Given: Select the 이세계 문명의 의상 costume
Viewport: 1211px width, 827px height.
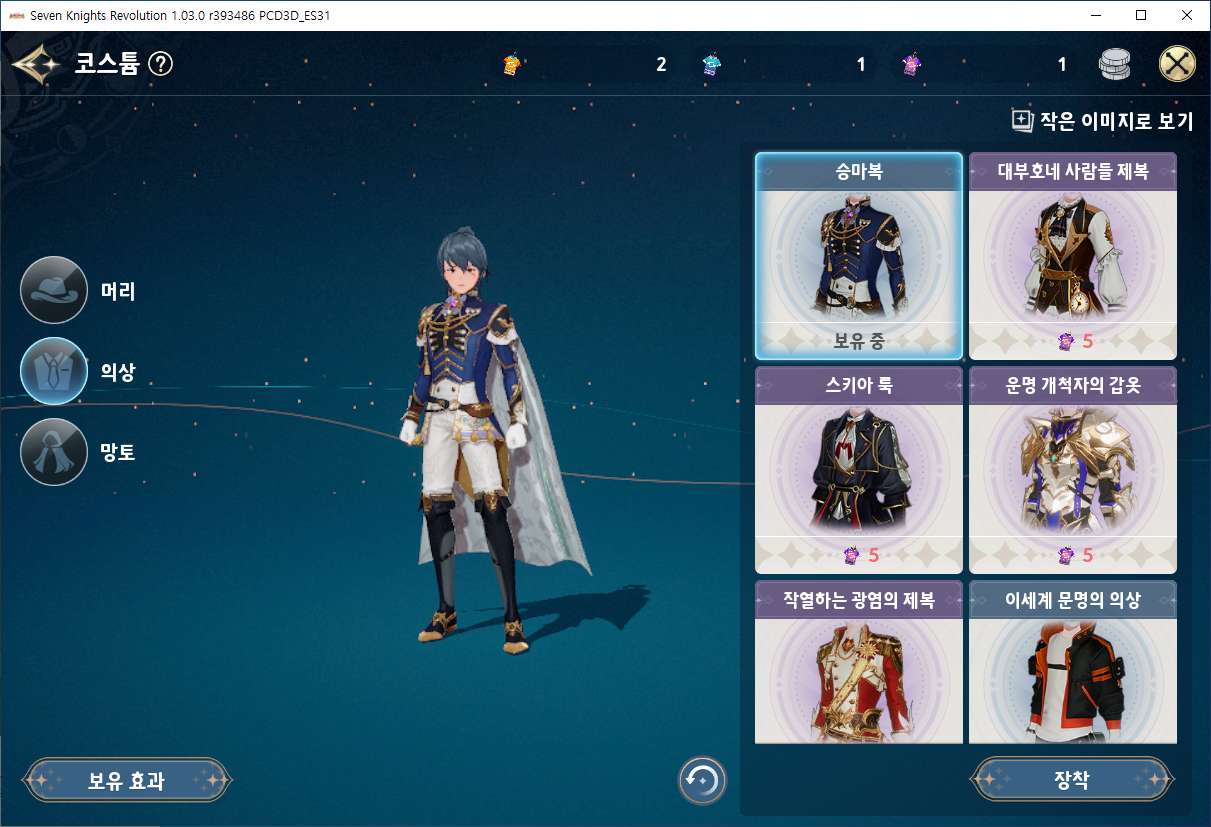Looking at the screenshot, I should (1073, 664).
